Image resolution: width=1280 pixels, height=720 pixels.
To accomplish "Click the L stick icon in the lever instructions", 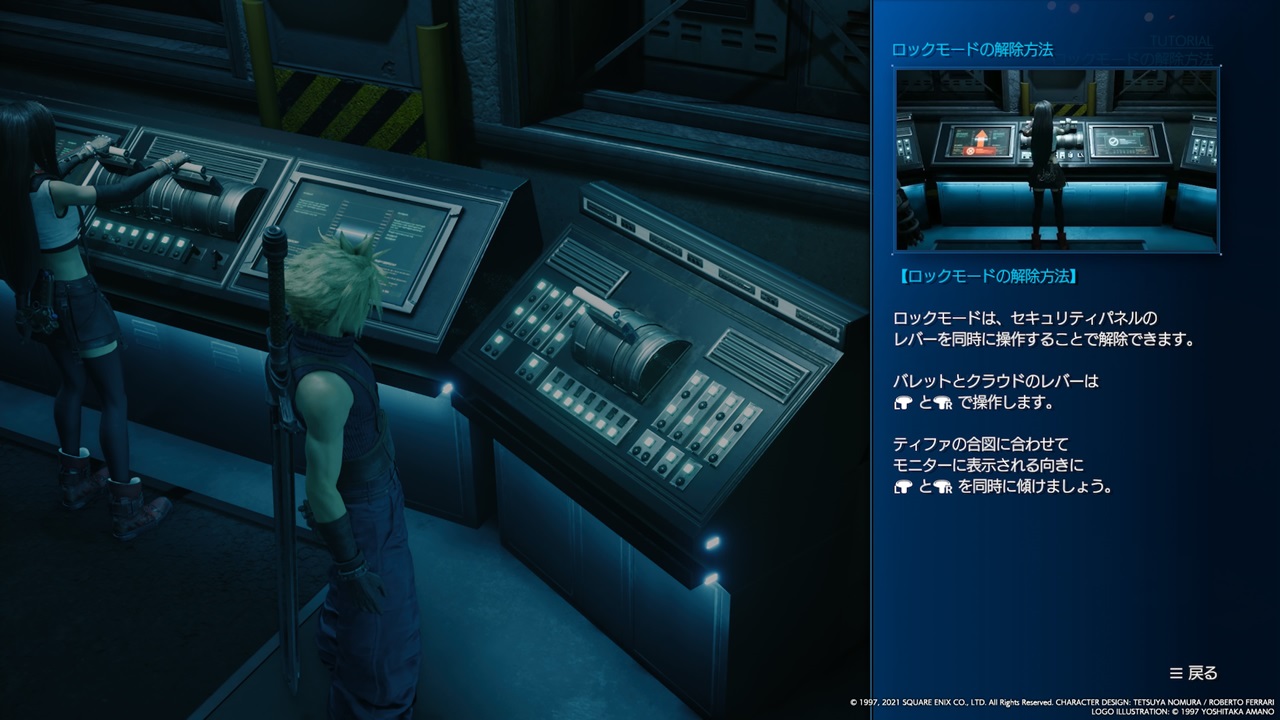I will [x=903, y=403].
